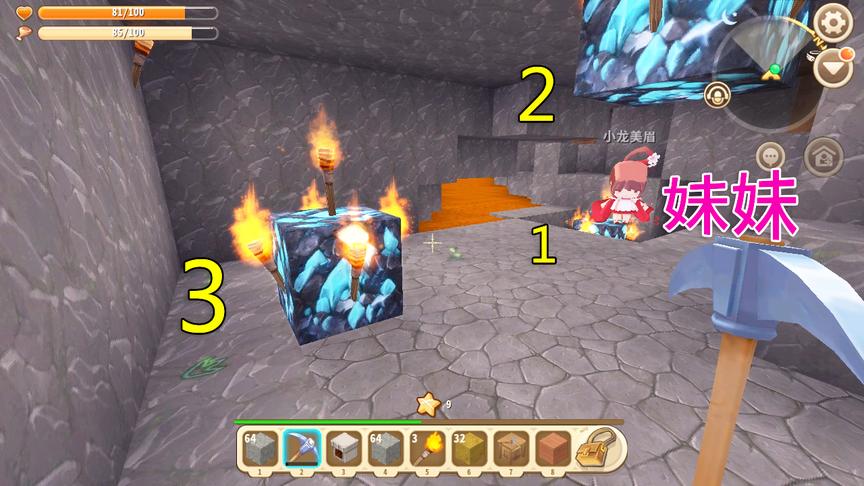Viewport: 864px width, 486px height.
Task: Pick the orange brick block in slot 8
Action: pos(552,447)
